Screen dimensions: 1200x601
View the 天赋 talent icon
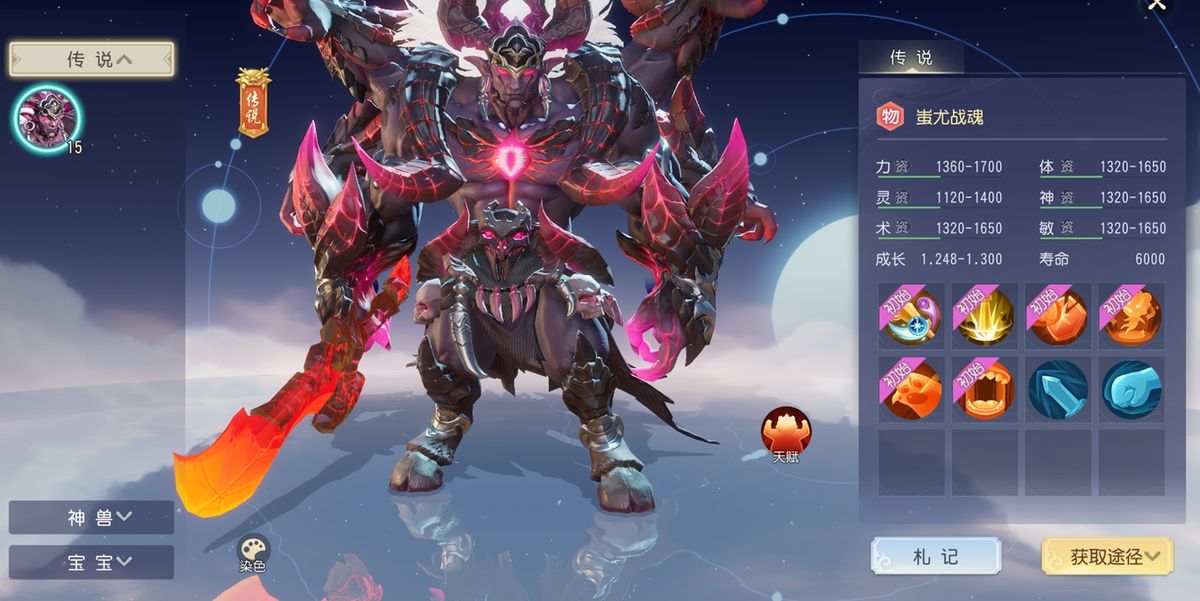click(786, 433)
